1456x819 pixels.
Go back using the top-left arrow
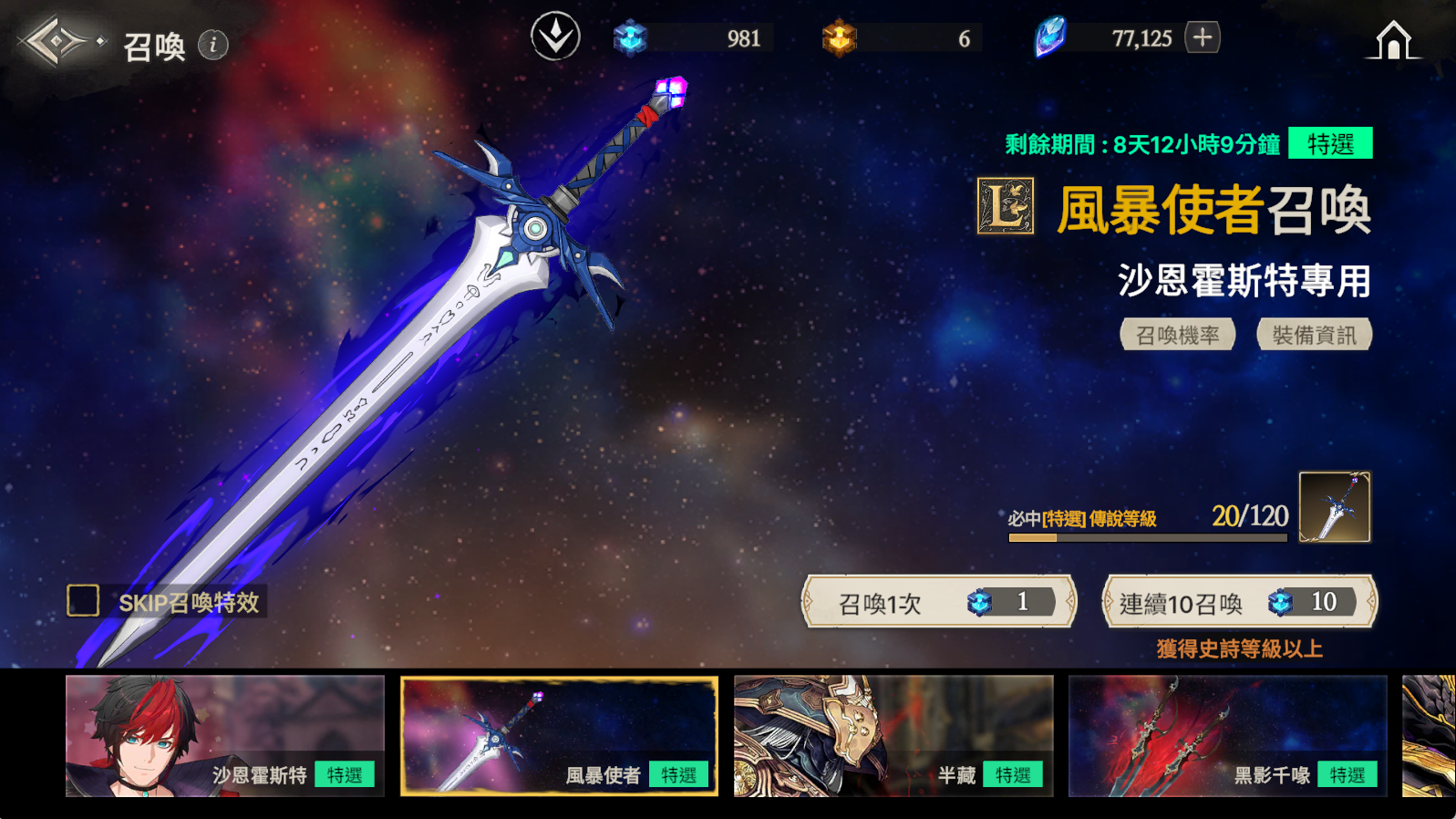tap(55, 42)
